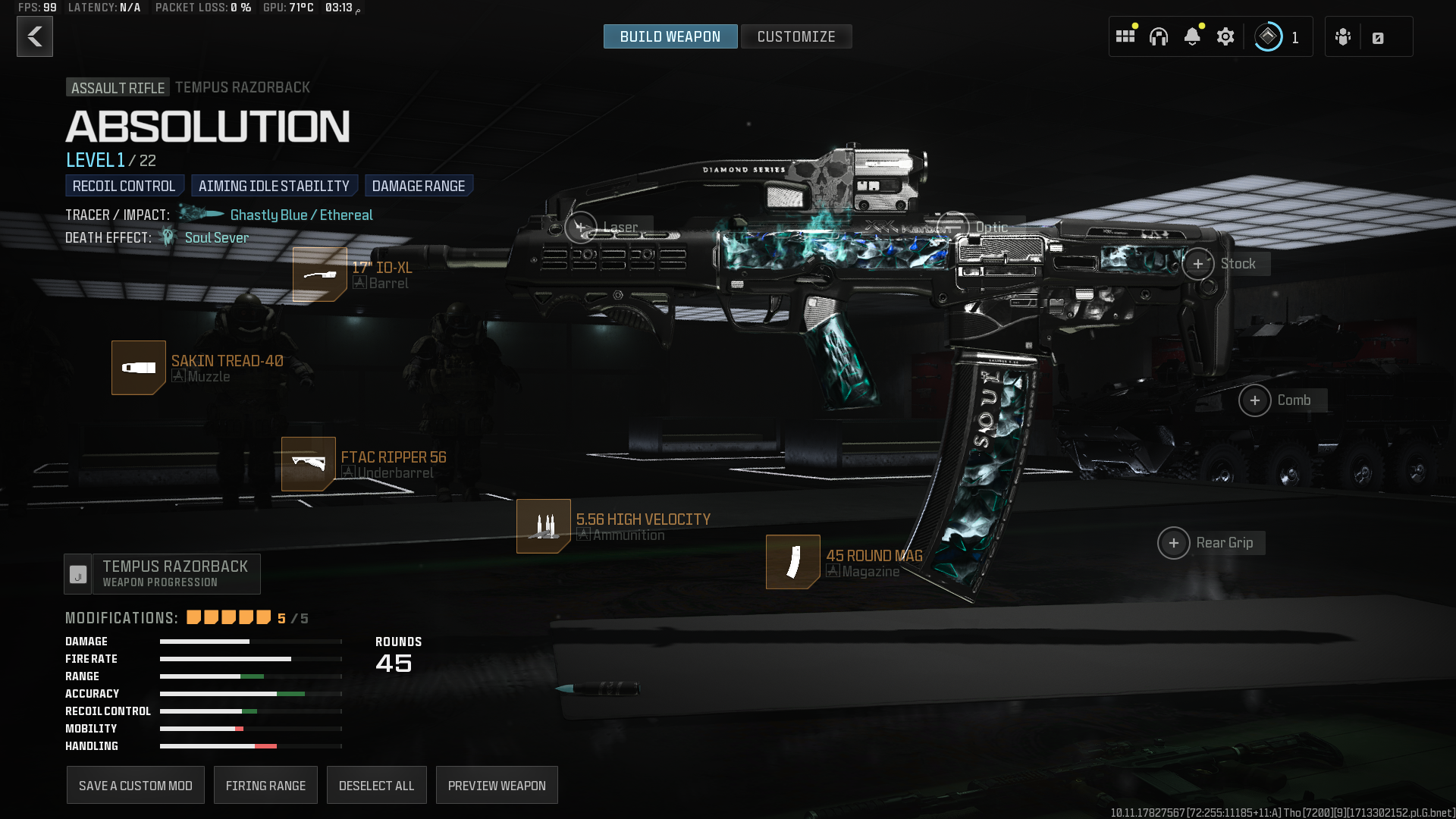This screenshot has height=819, width=1456.
Task: Add an Optic attachment
Action: click(x=953, y=227)
